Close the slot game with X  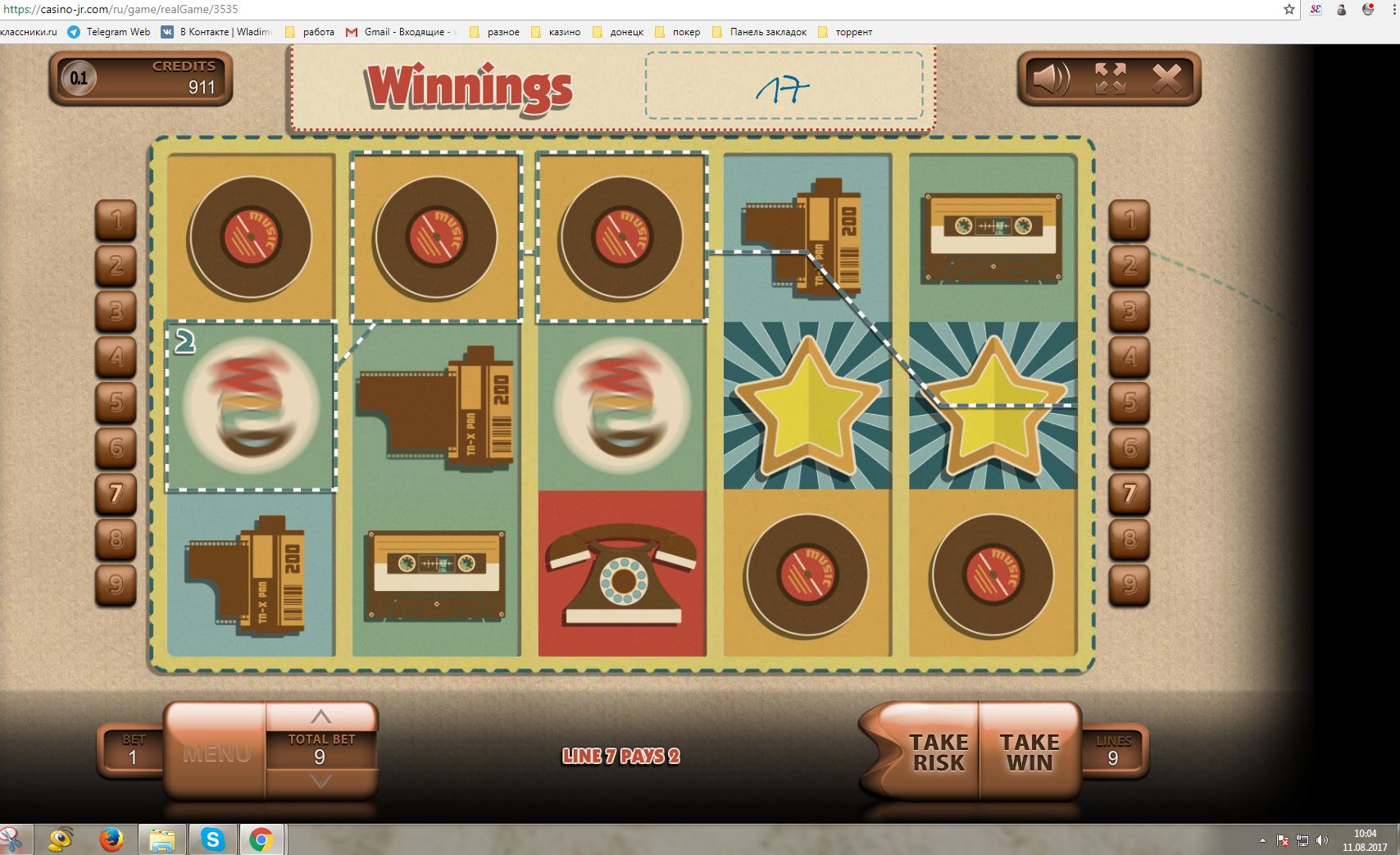point(1167,80)
